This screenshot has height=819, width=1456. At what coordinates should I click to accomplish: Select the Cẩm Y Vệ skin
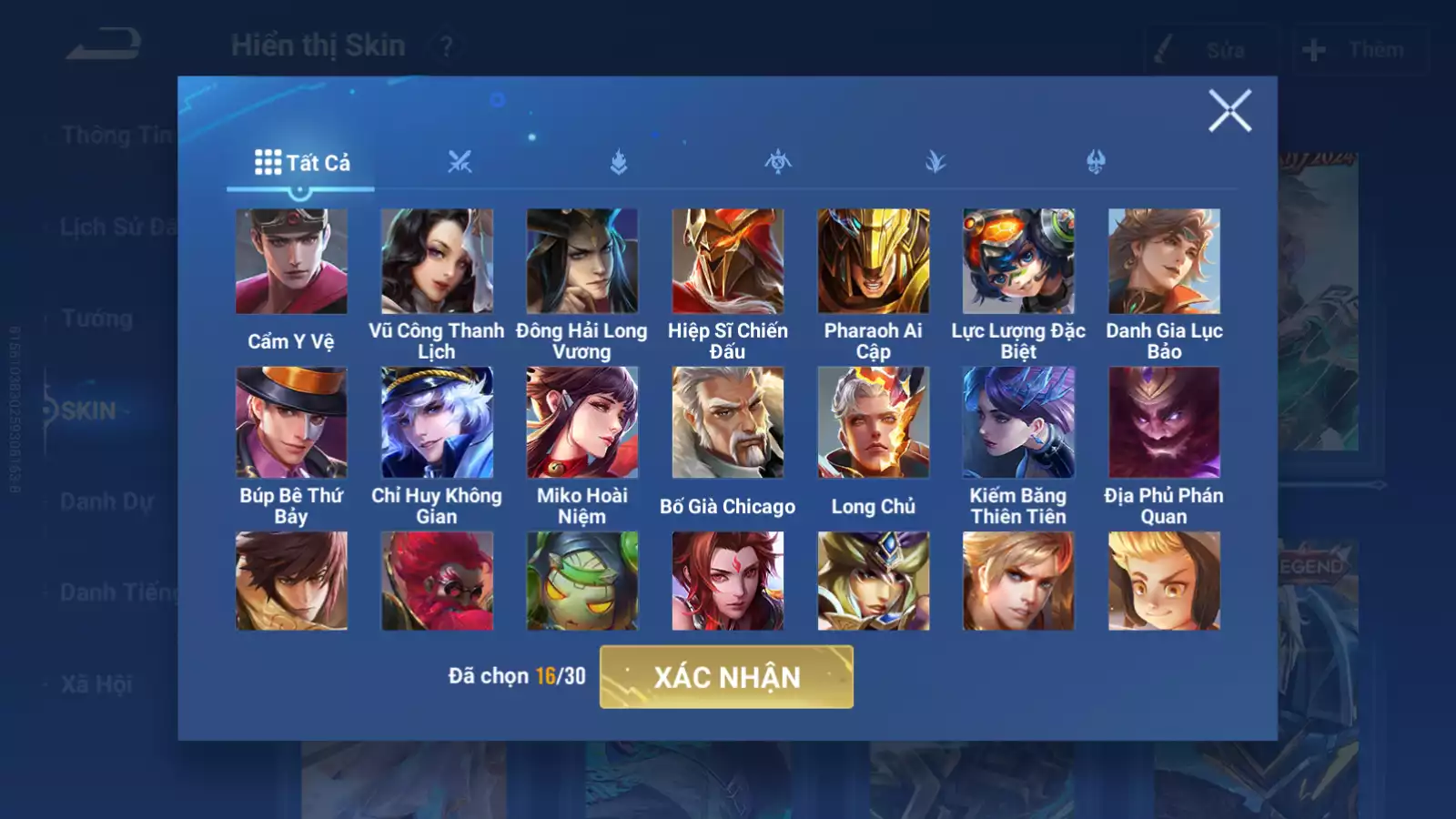(x=291, y=262)
